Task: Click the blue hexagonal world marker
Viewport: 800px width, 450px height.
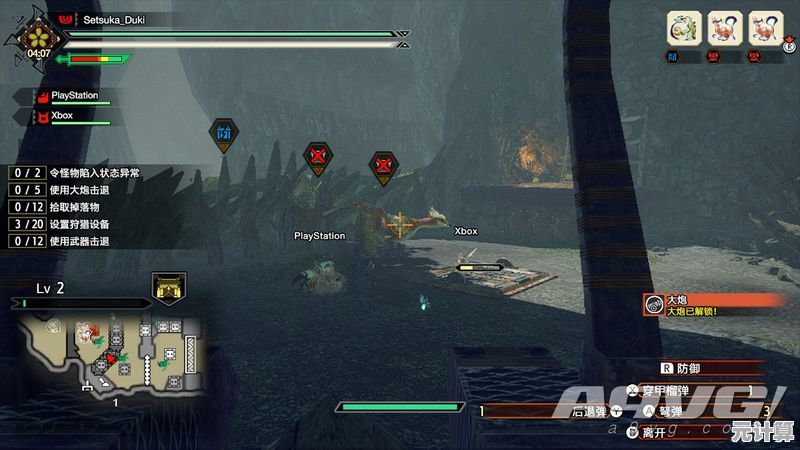Action: (x=222, y=133)
